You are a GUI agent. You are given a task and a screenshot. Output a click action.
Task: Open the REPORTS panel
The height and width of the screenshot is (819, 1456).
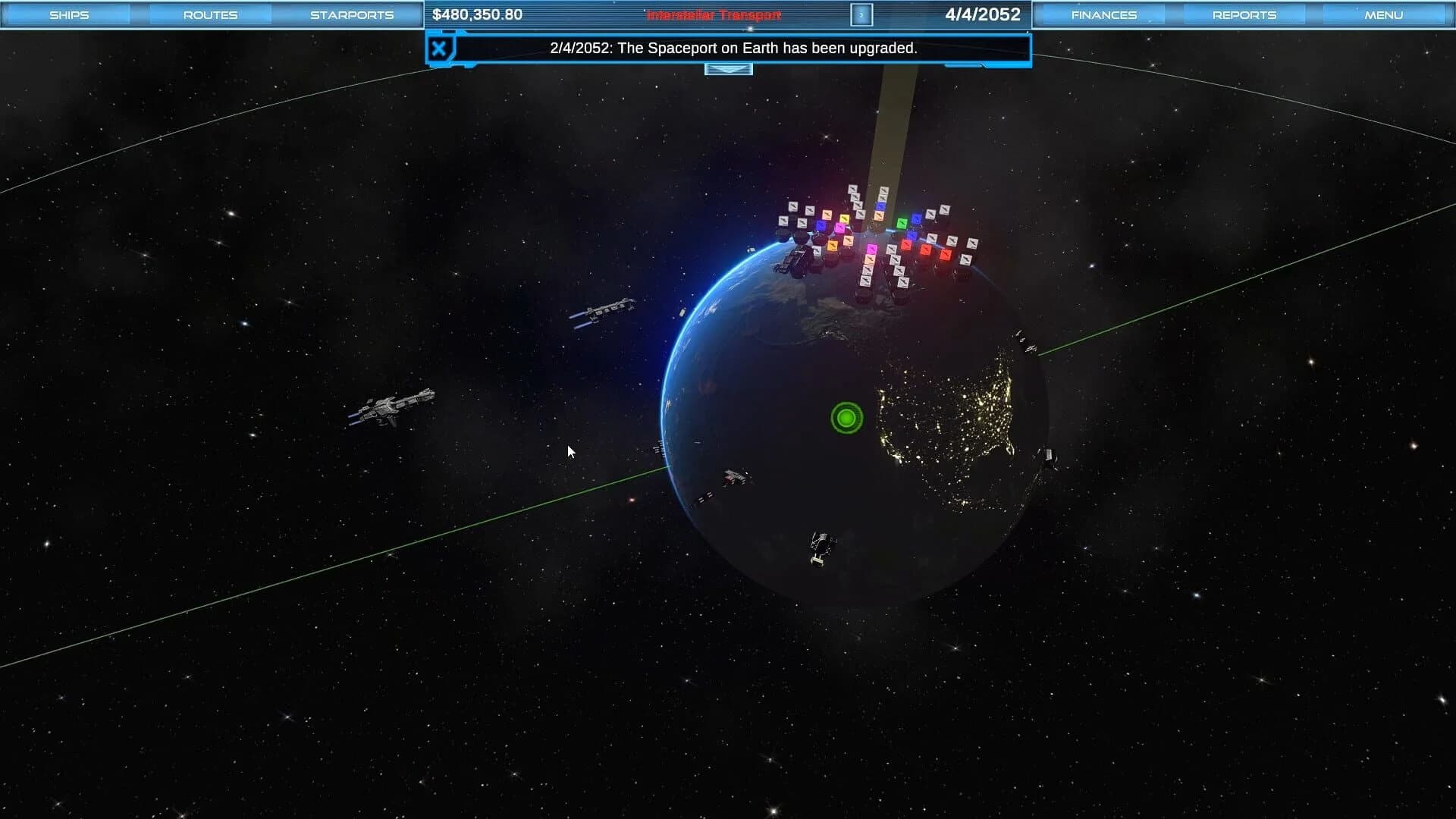[x=1243, y=14]
